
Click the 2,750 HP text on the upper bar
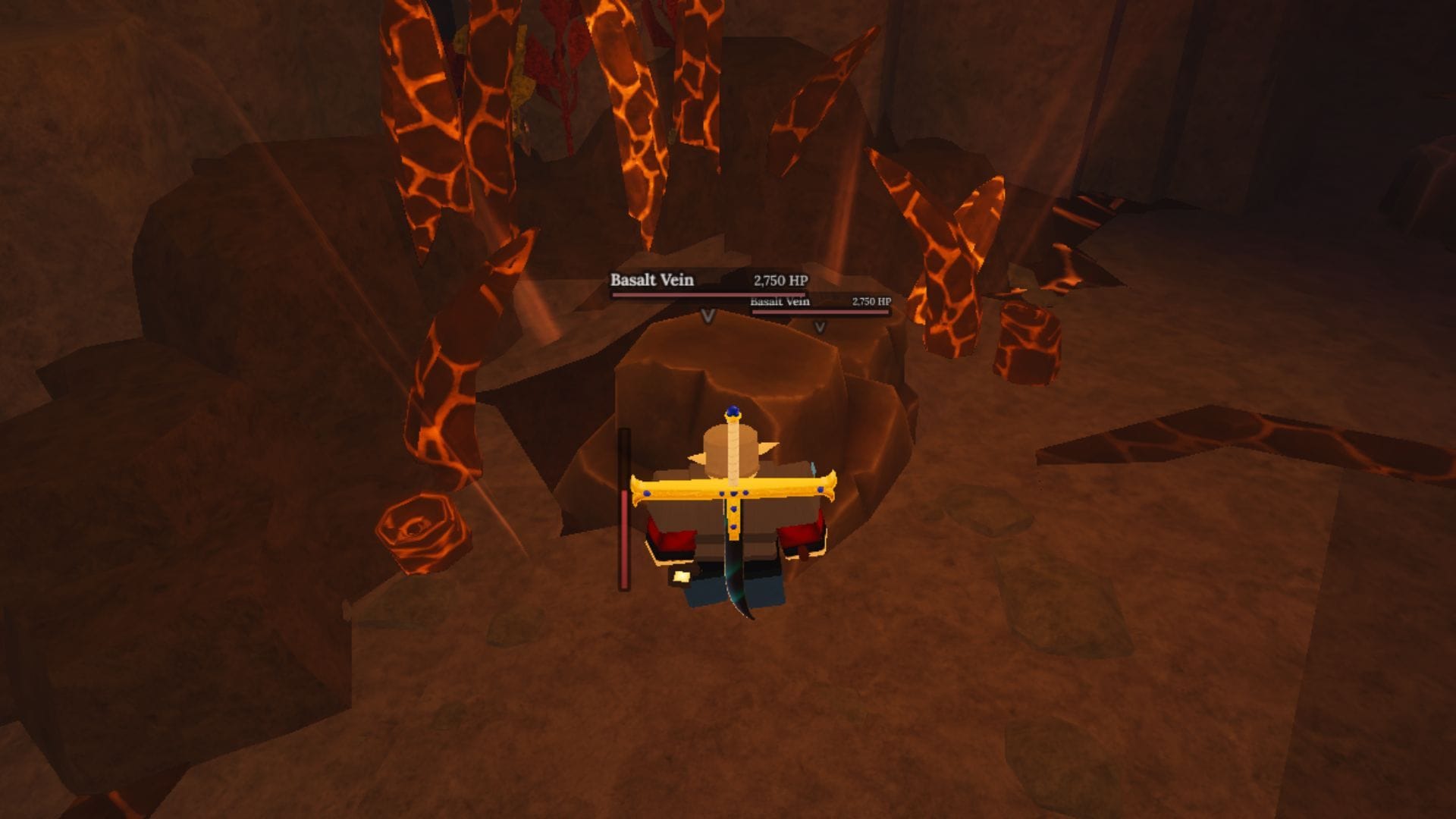(x=781, y=280)
